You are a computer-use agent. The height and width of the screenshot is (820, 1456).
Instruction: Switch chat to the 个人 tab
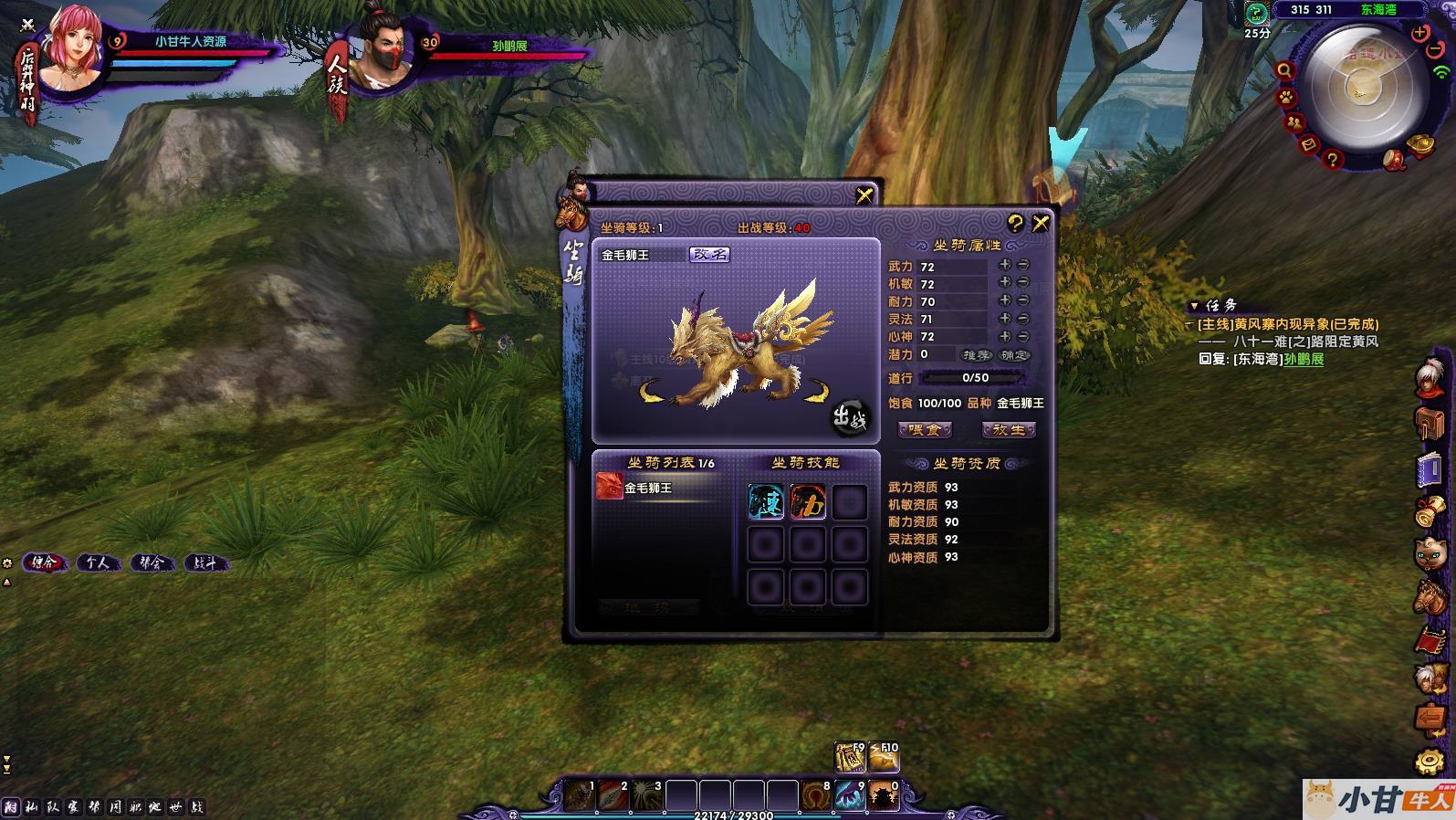(98, 563)
